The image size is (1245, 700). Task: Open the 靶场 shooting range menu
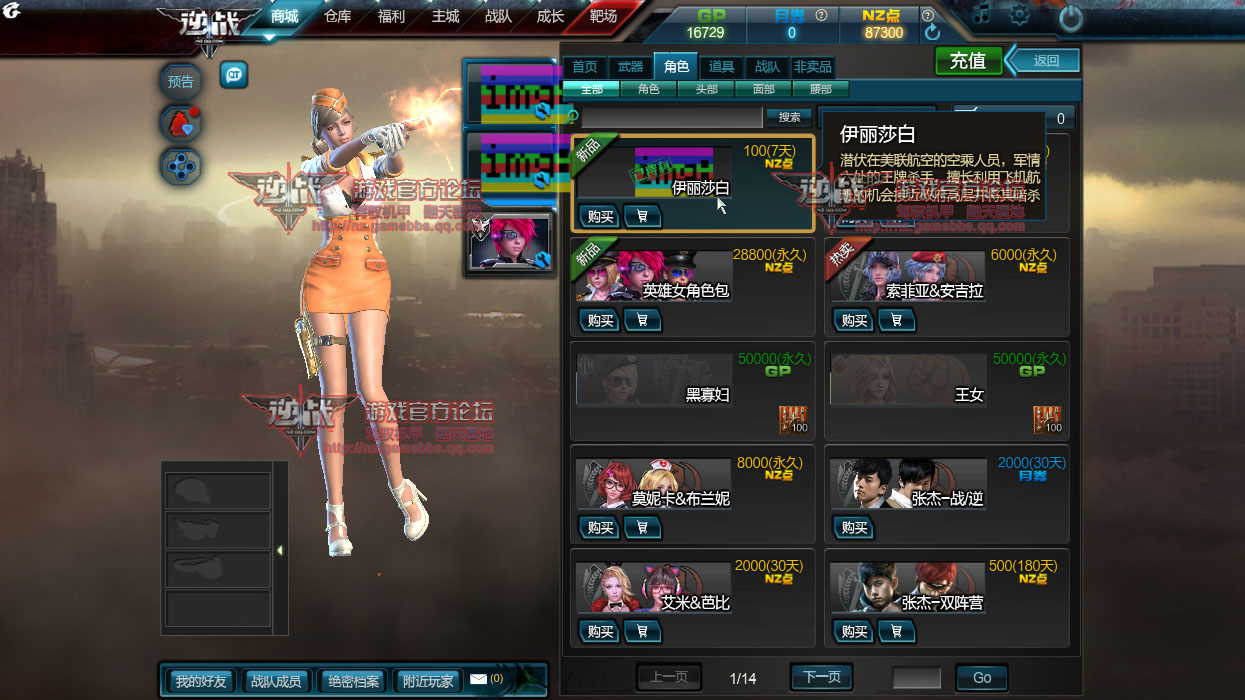coord(603,17)
